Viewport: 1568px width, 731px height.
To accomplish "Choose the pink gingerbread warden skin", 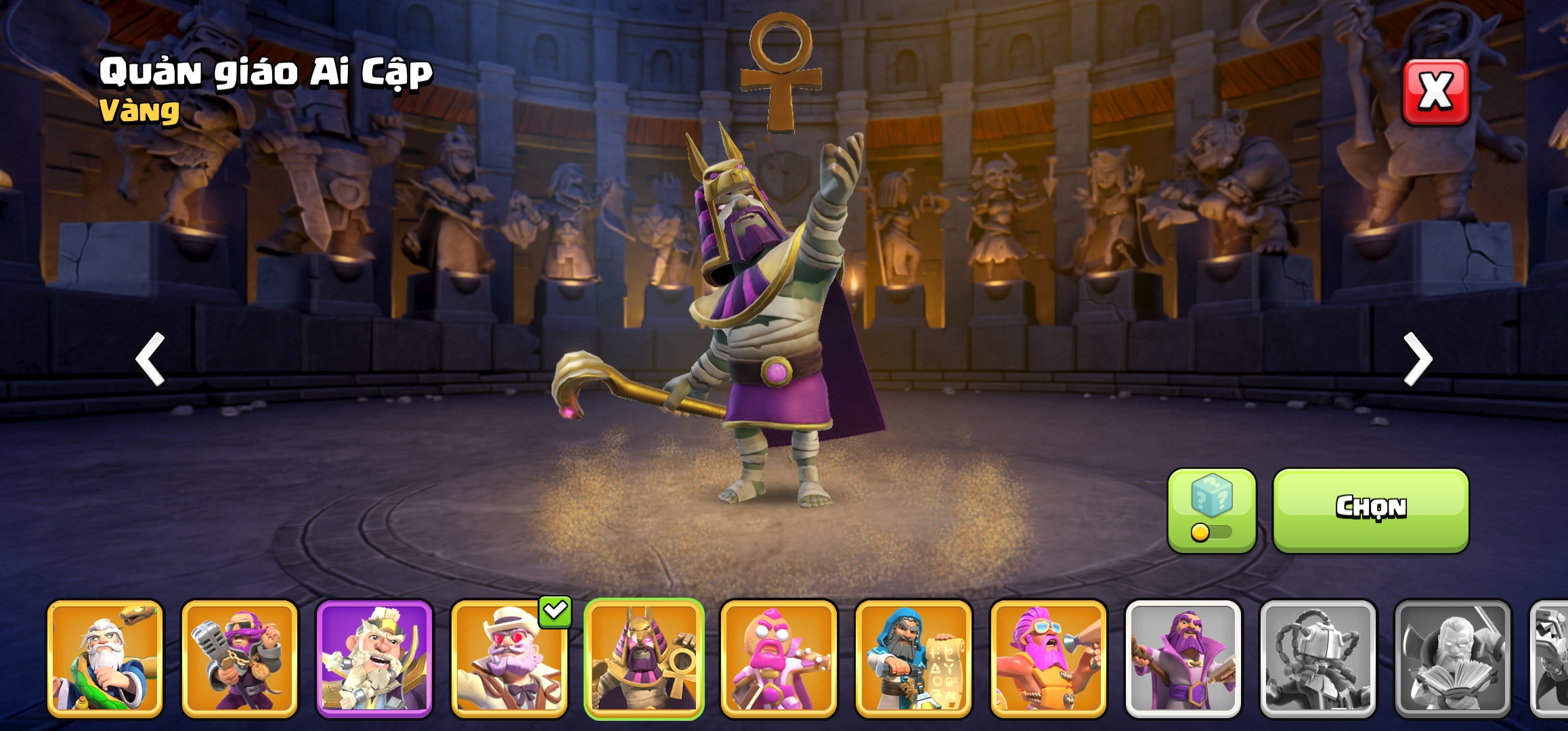I will tap(779, 659).
